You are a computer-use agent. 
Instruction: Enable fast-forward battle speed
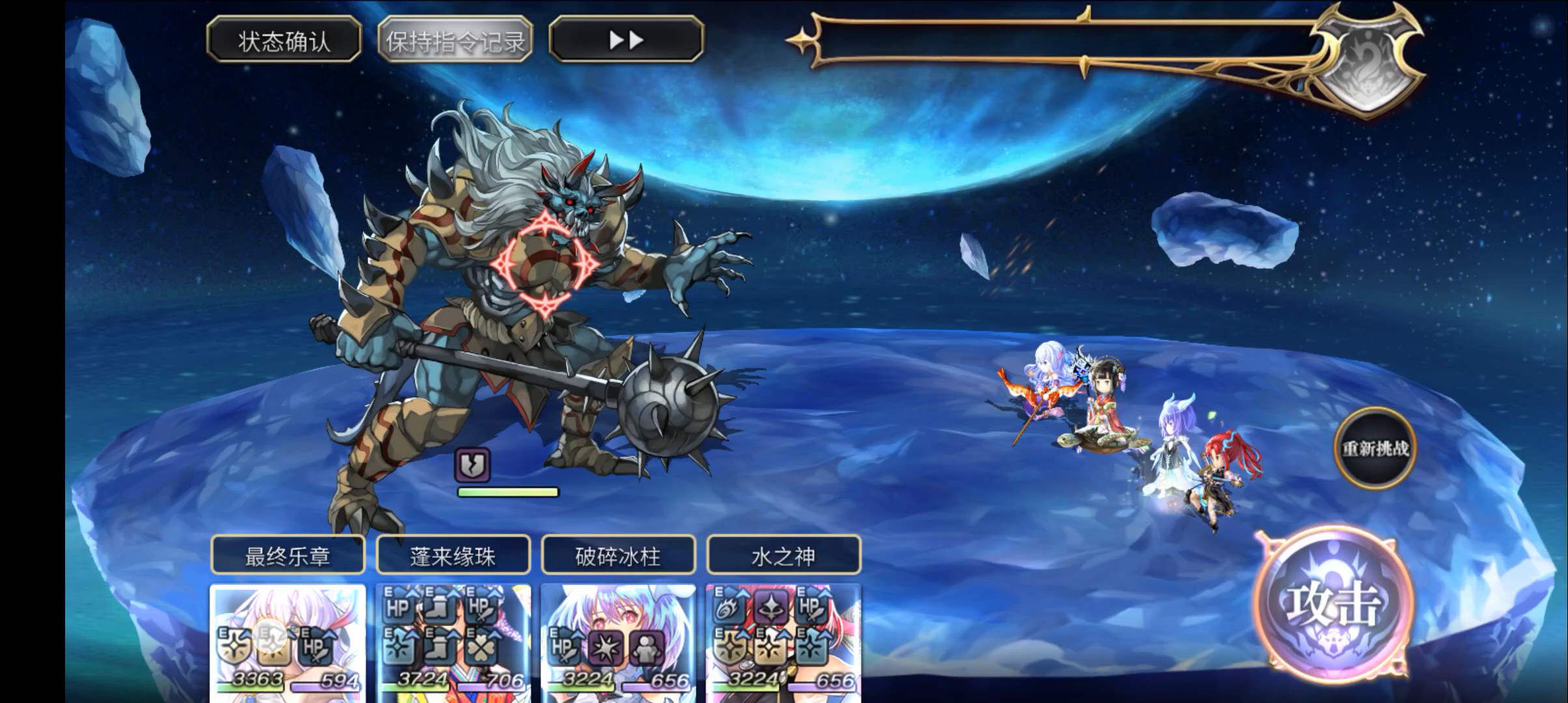click(x=627, y=41)
